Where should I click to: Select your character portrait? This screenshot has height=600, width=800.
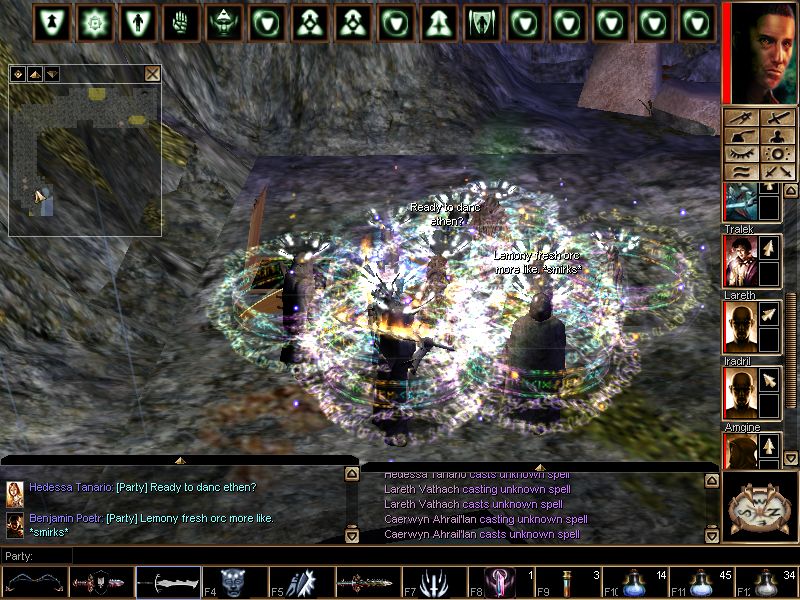tap(760, 52)
